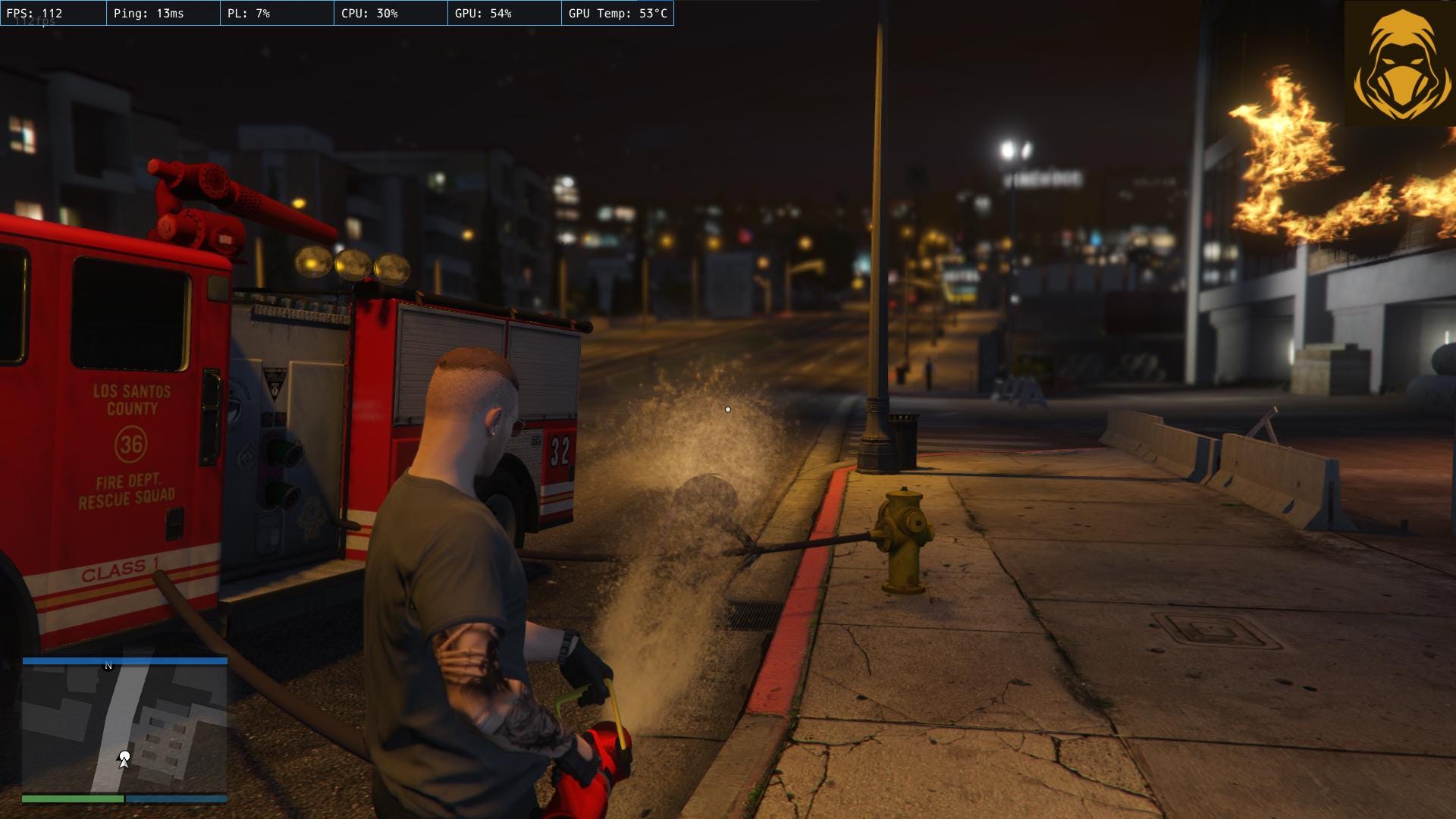
Task: Click the north N marker on minimap
Action: point(107,664)
